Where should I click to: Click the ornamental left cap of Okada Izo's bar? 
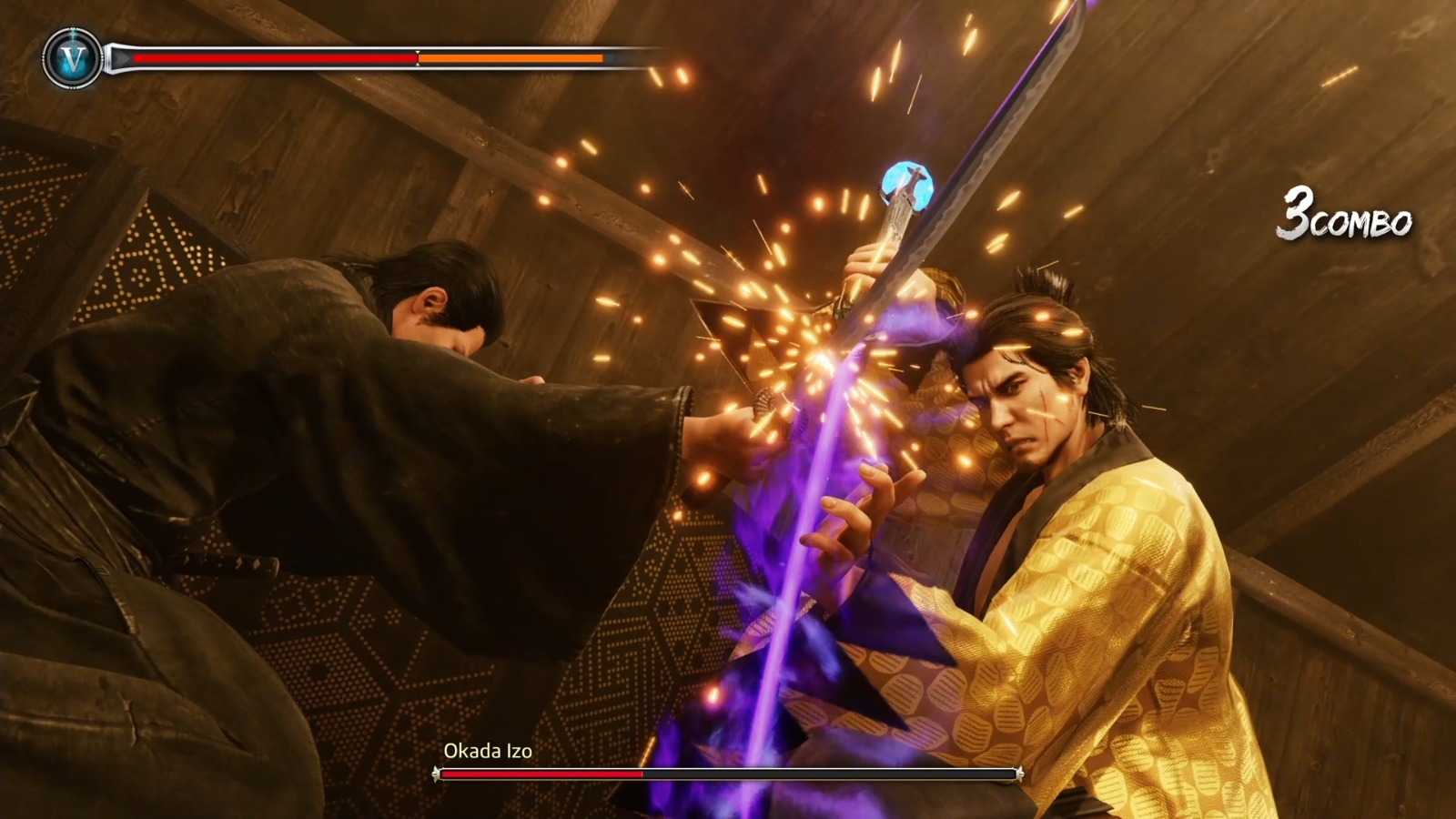tap(435, 773)
